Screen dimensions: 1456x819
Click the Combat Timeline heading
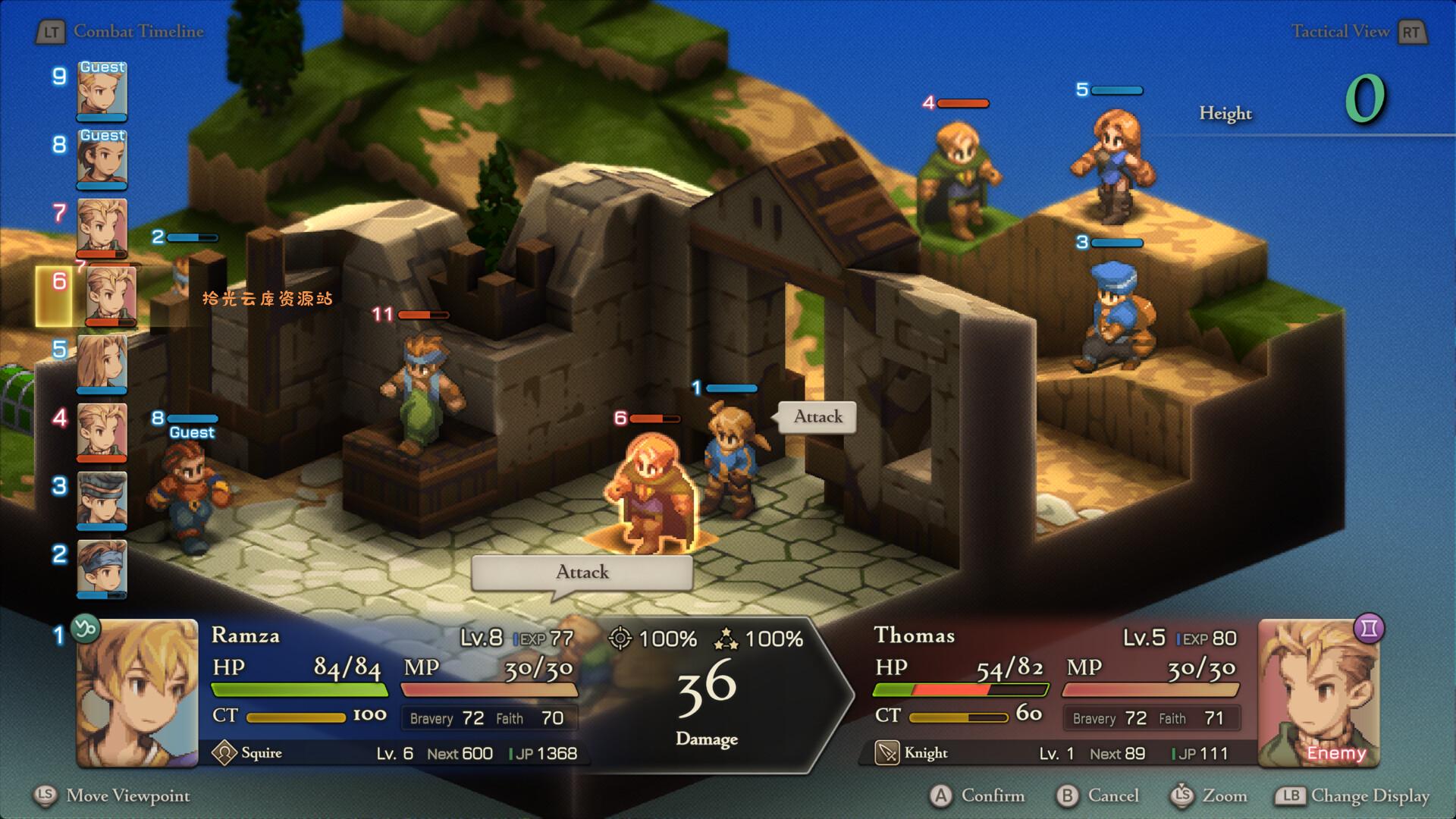tap(138, 32)
